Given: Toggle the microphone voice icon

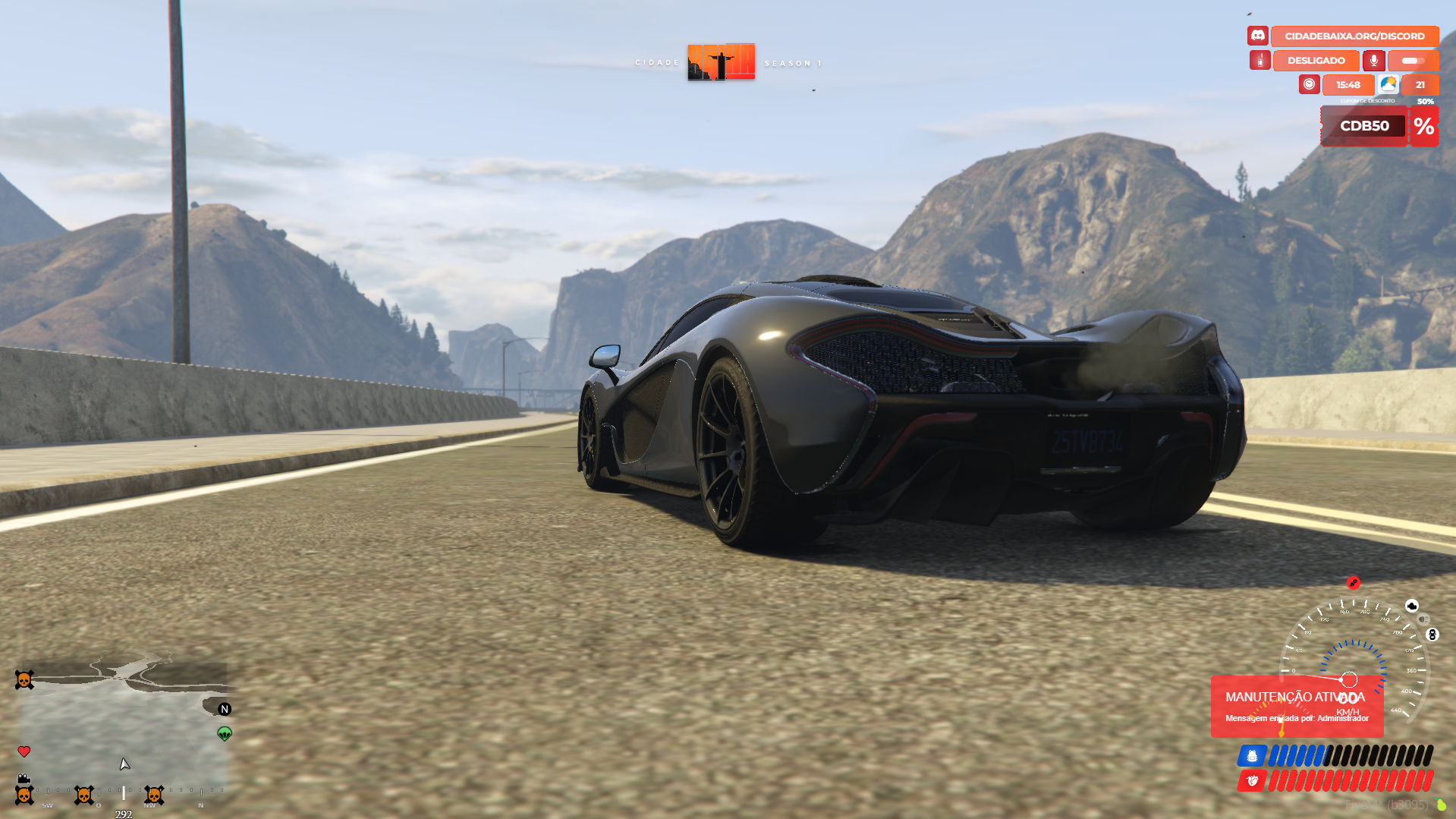Looking at the screenshot, I should click(1373, 61).
